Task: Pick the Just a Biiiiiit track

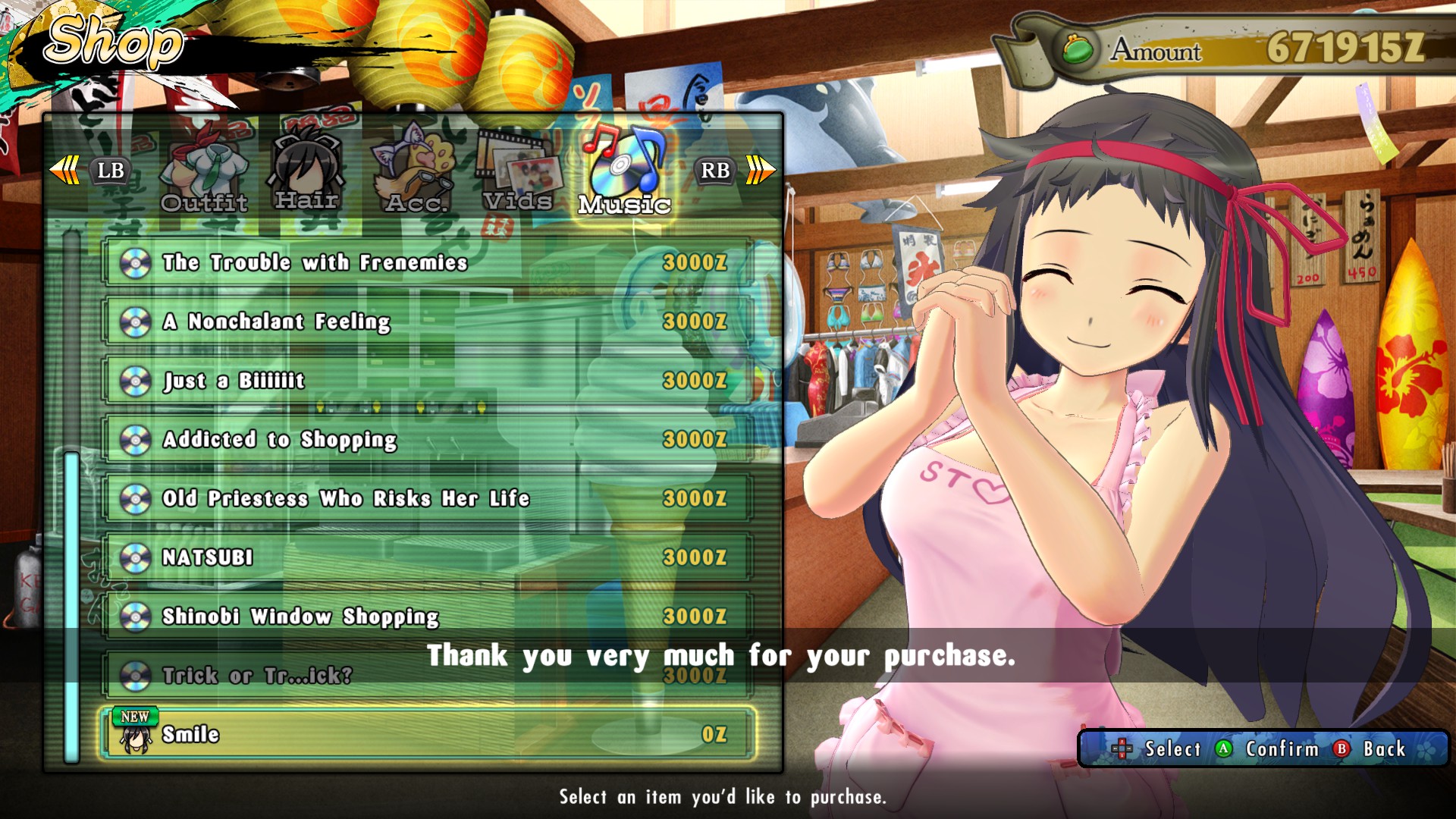Action: coord(428,381)
